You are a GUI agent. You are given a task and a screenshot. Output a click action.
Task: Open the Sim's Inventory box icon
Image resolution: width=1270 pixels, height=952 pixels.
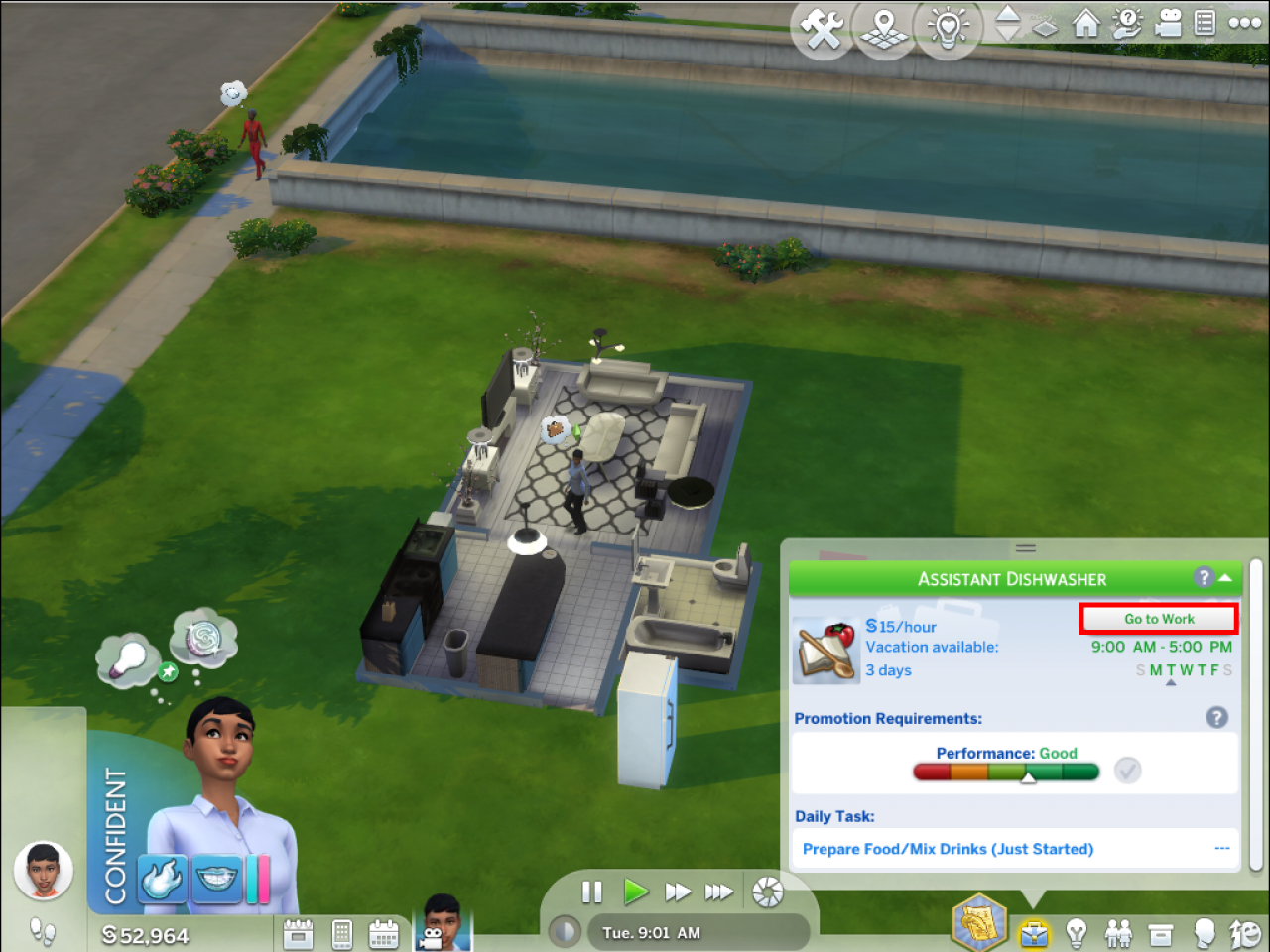pos(1161,932)
